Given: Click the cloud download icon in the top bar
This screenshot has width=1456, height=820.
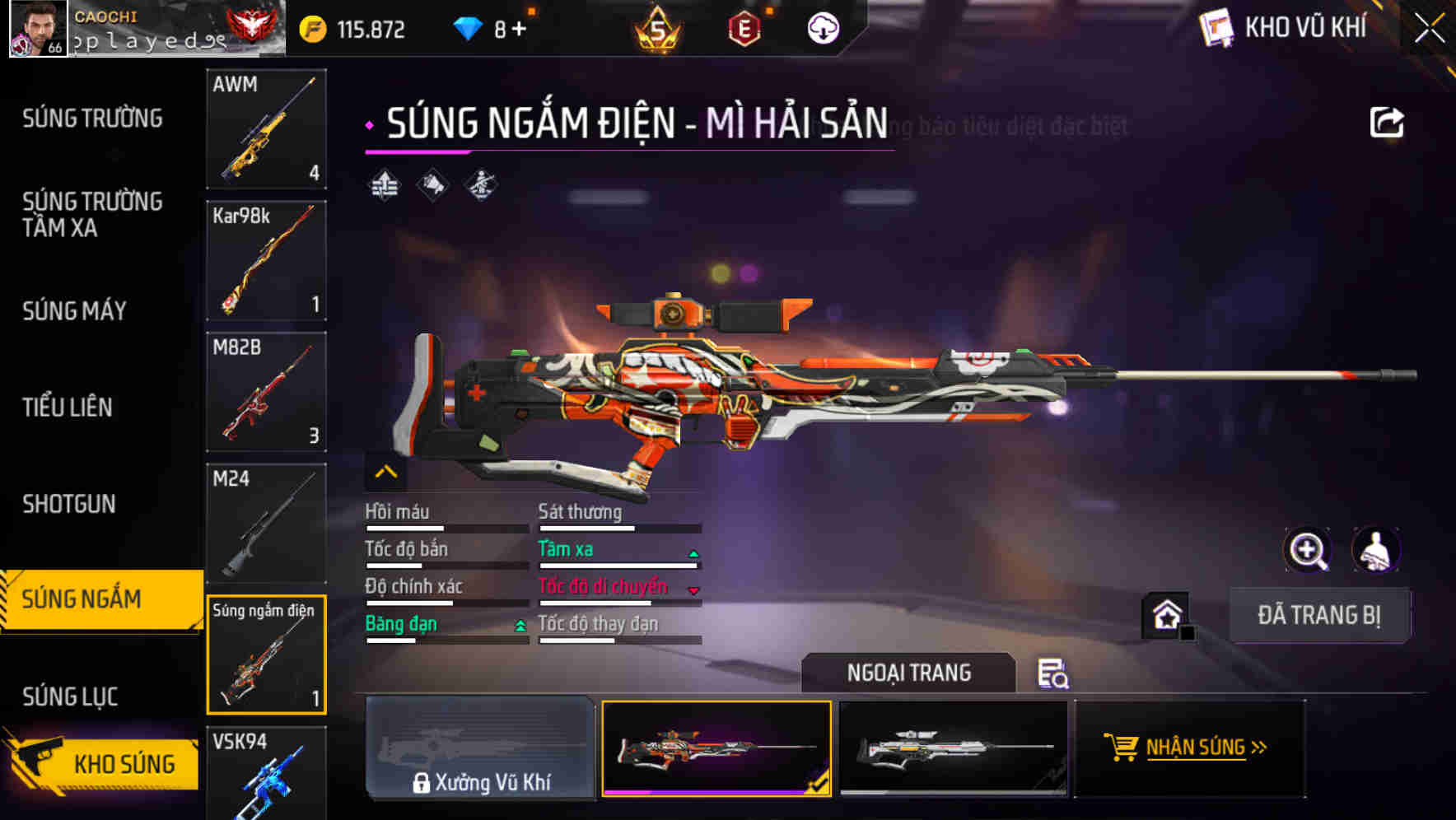Looking at the screenshot, I should click(x=821, y=27).
